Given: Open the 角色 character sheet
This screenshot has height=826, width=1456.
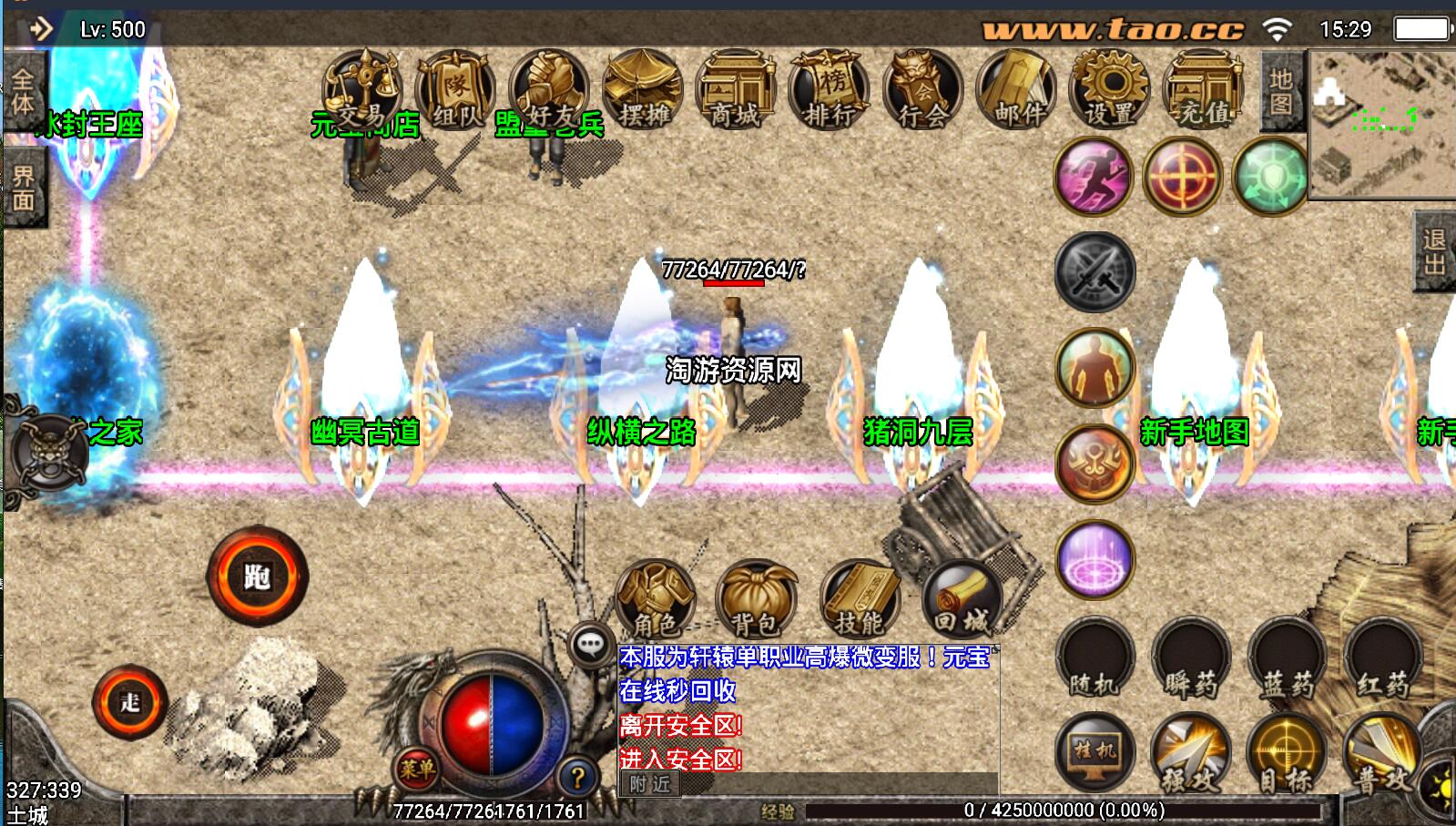Looking at the screenshot, I should [656, 599].
